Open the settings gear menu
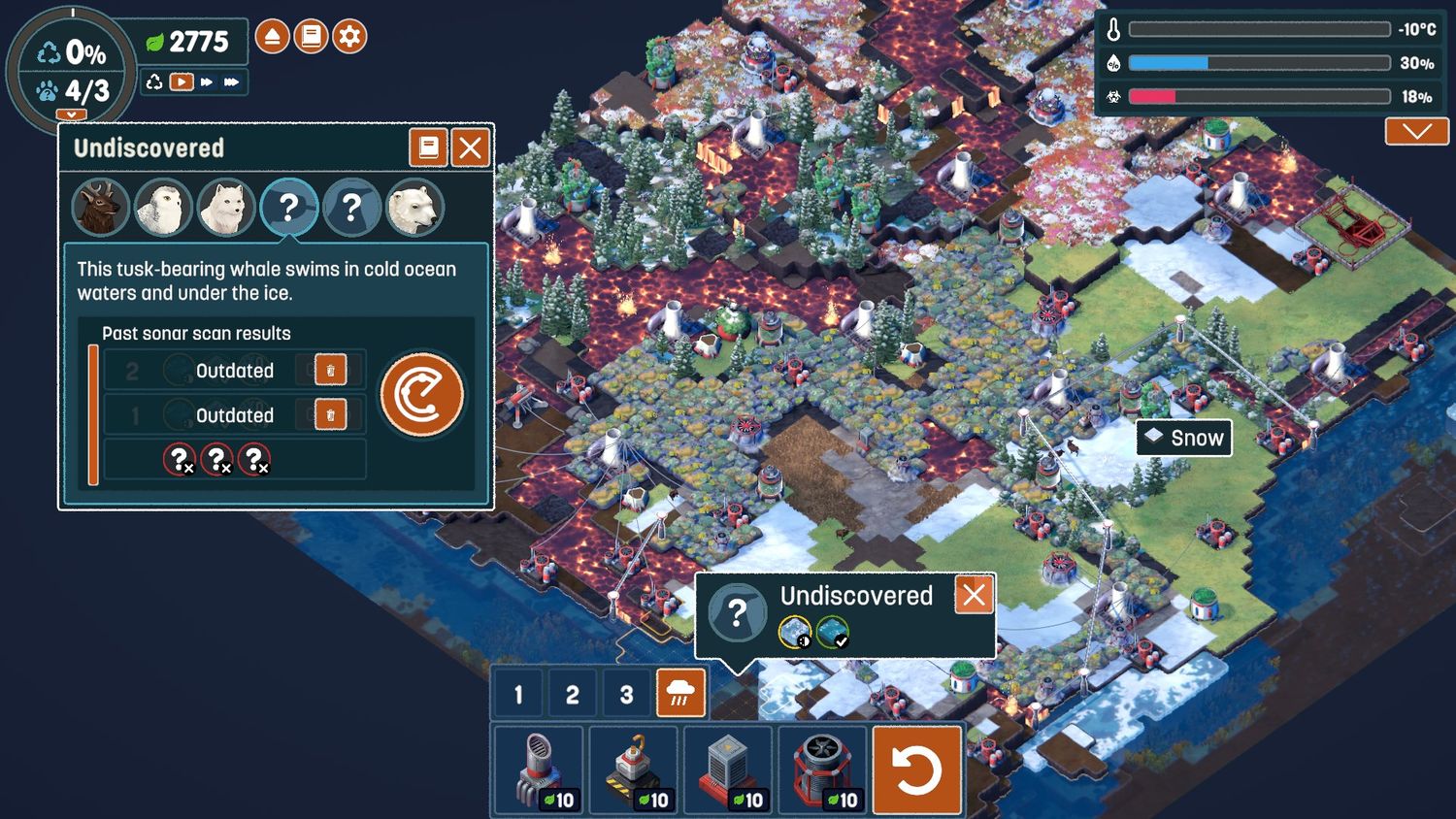 [349, 37]
